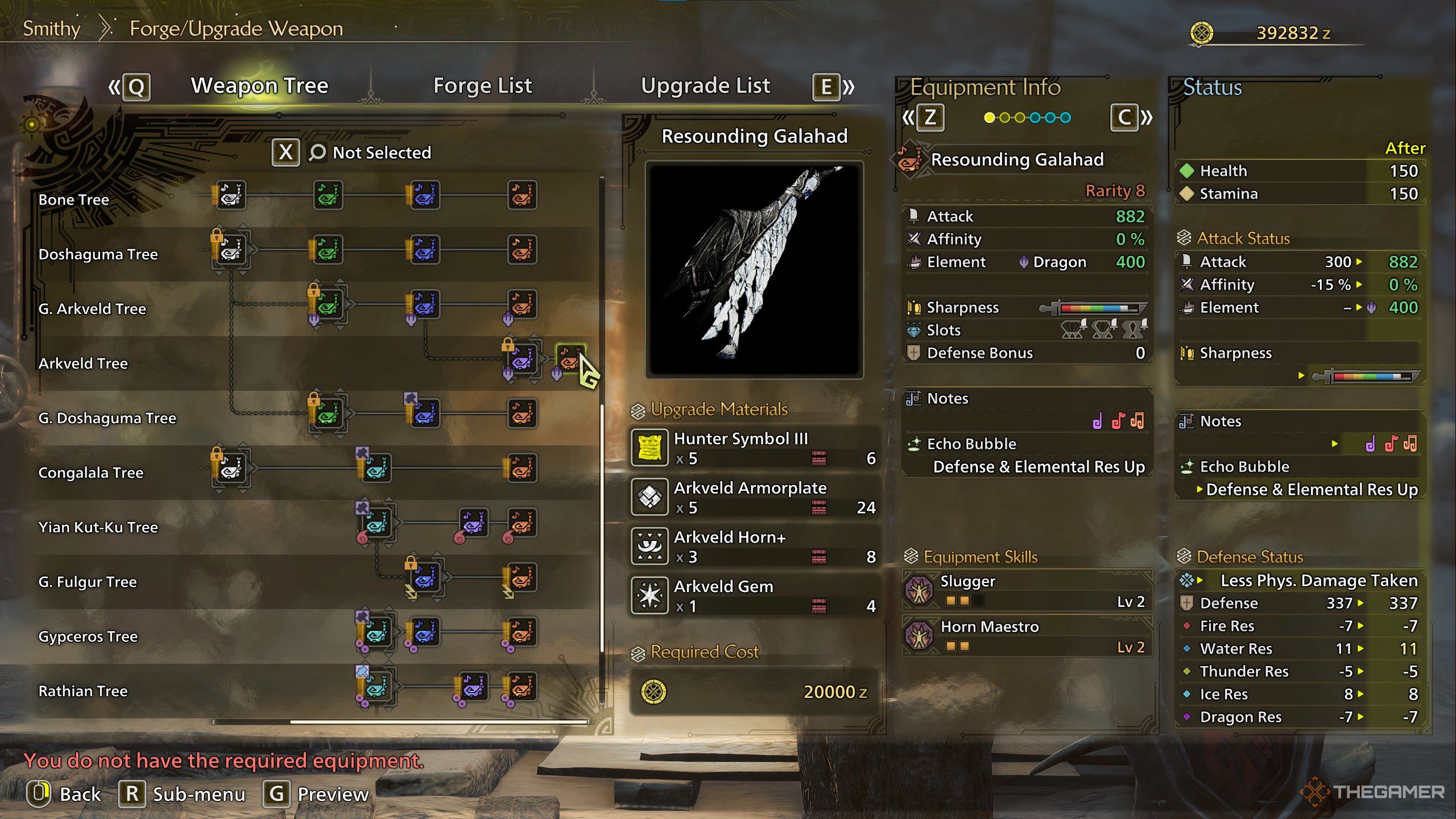Switch to the Upgrade List tab

pyautogui.click(x=705, y=86)
